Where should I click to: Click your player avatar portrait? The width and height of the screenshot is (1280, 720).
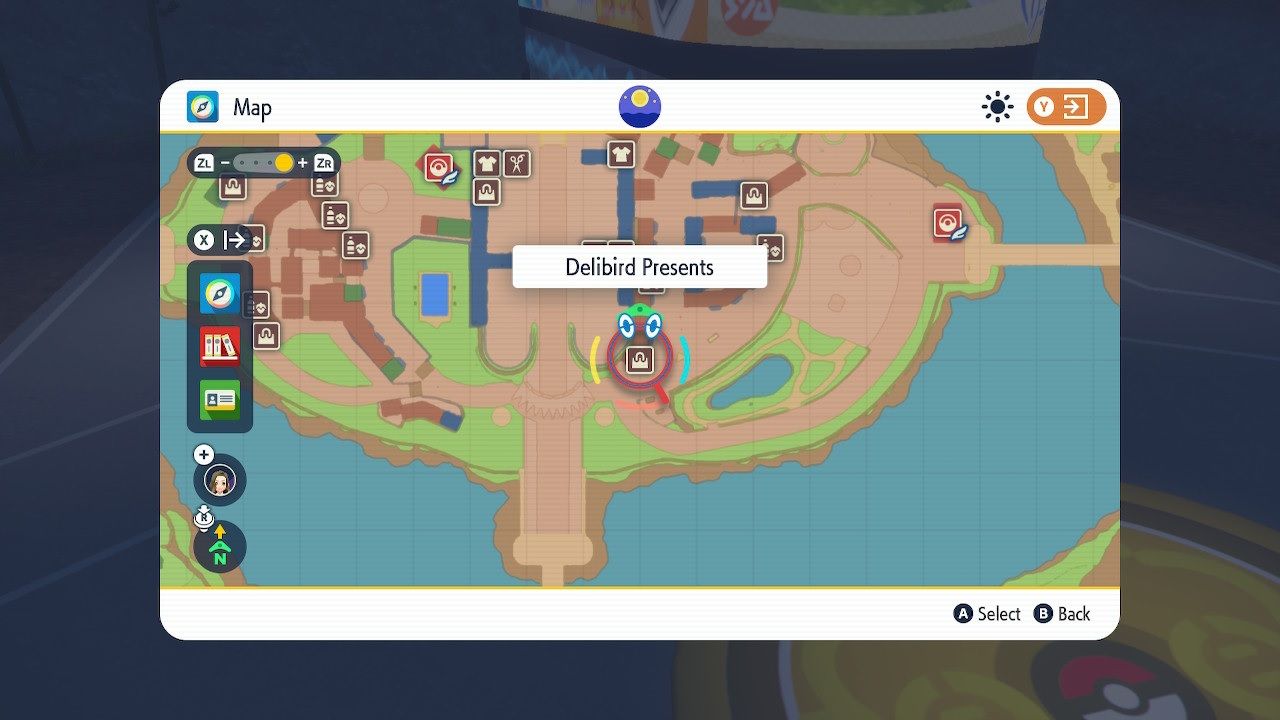219,480
